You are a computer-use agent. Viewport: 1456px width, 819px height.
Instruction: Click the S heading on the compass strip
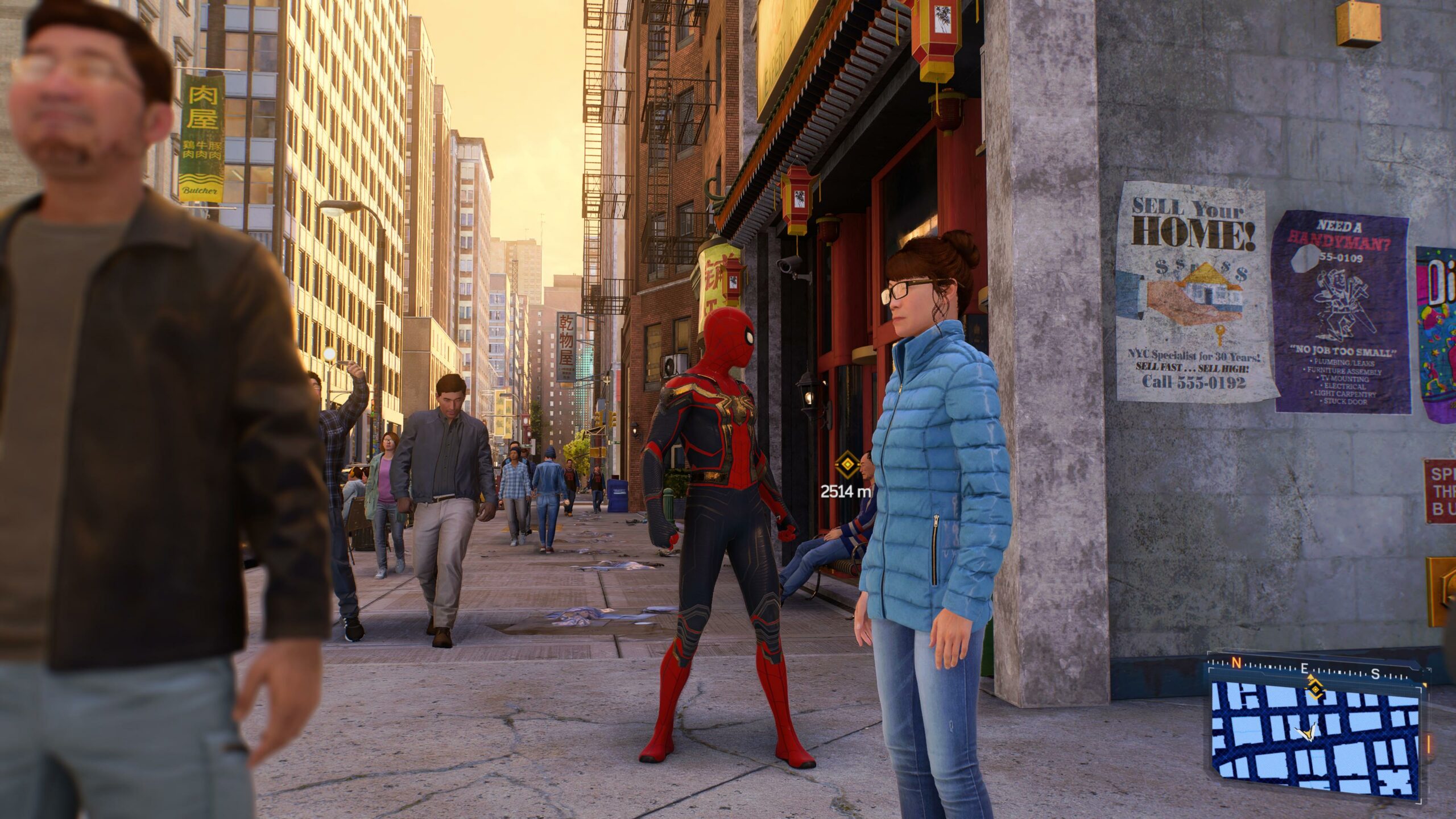pos(1375,674)
